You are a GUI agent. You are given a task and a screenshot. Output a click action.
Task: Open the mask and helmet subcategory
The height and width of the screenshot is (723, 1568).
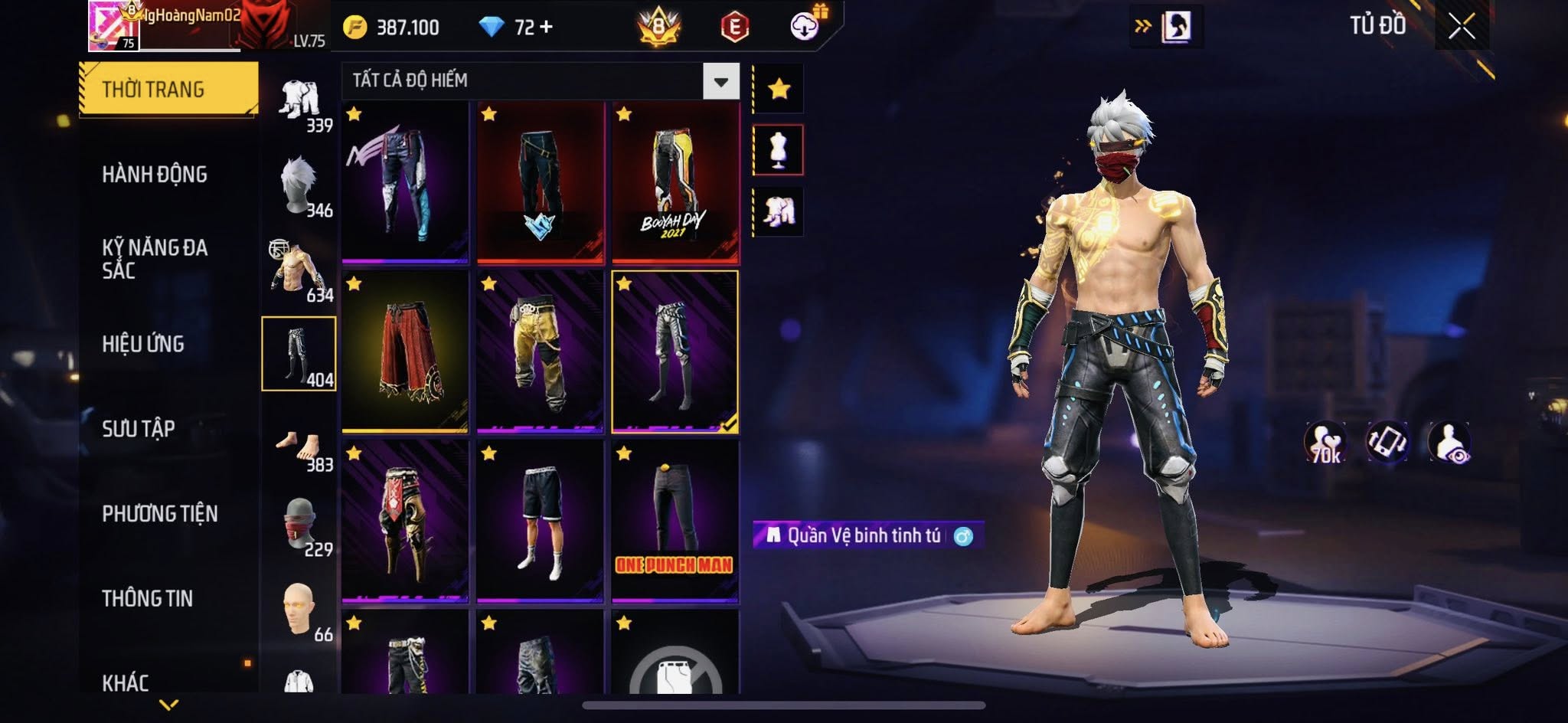click(299, 525)
